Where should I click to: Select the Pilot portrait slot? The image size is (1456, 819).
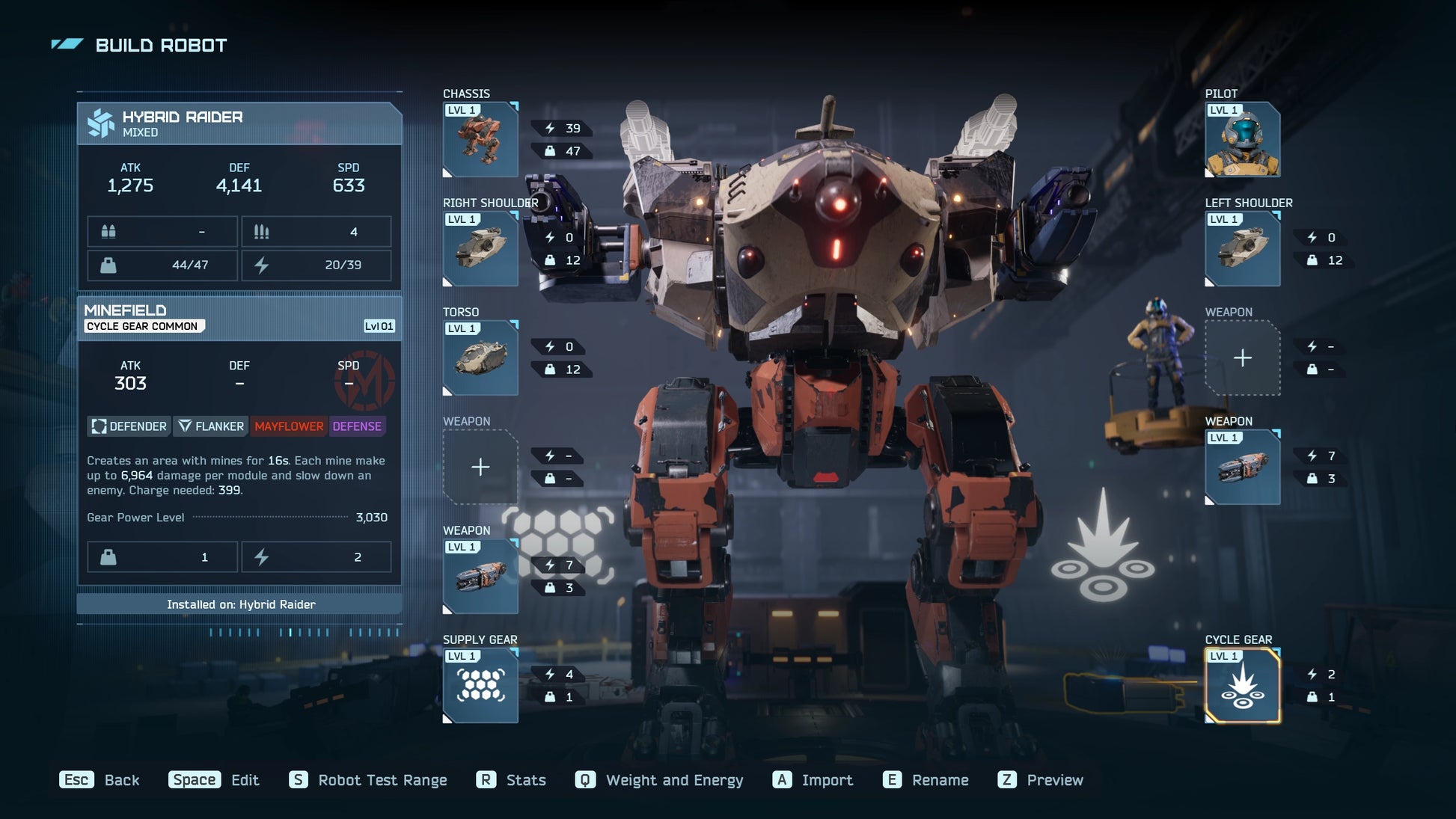[1242, 140]
